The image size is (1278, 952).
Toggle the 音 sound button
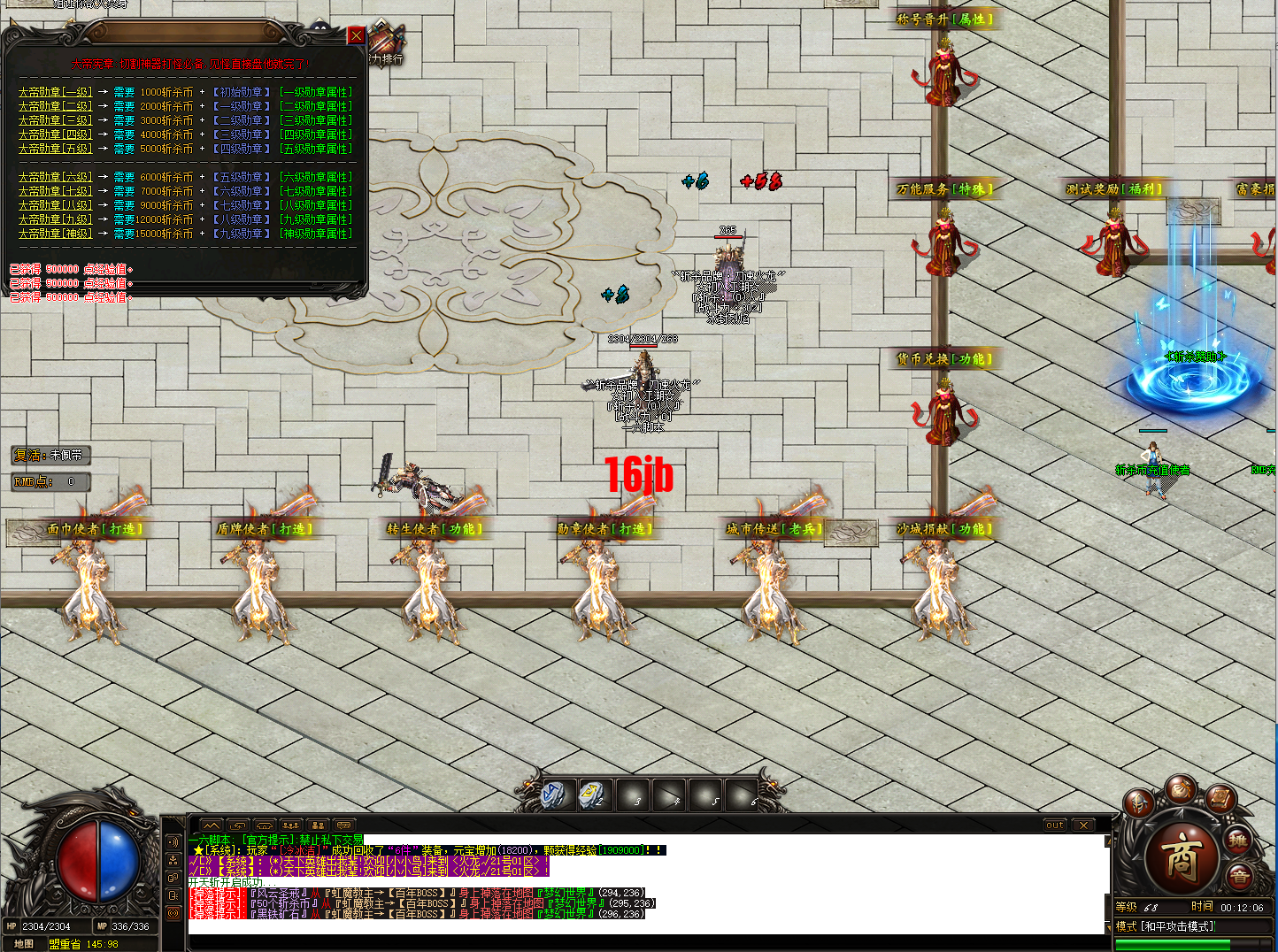pyautogui.click(x=1240, y=877)
